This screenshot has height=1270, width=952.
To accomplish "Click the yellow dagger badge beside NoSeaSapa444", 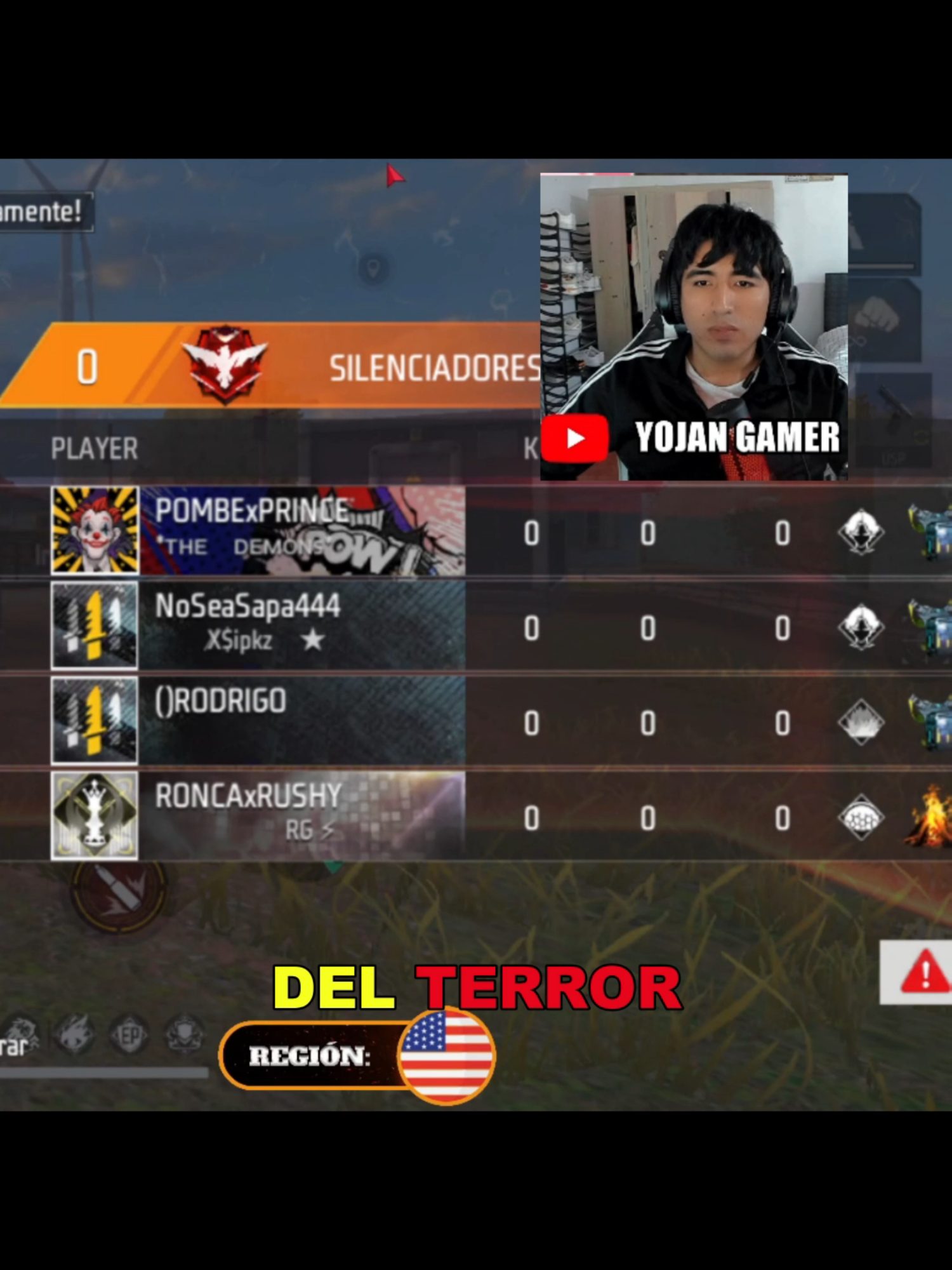I will [x=93, y=625].
